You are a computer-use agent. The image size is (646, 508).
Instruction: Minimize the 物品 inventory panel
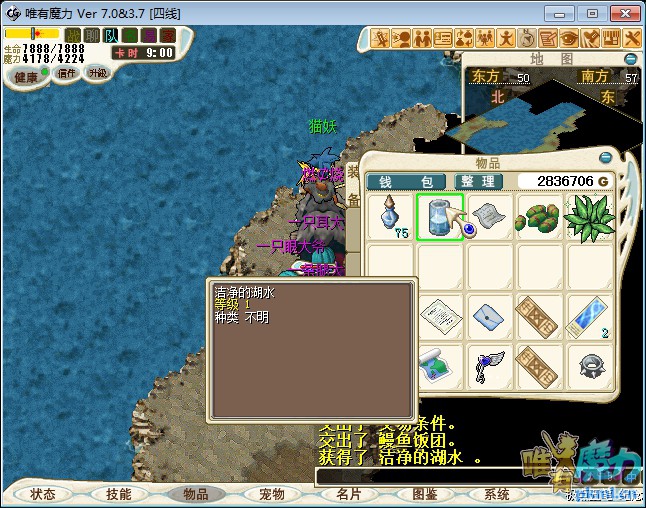[604, 157]
